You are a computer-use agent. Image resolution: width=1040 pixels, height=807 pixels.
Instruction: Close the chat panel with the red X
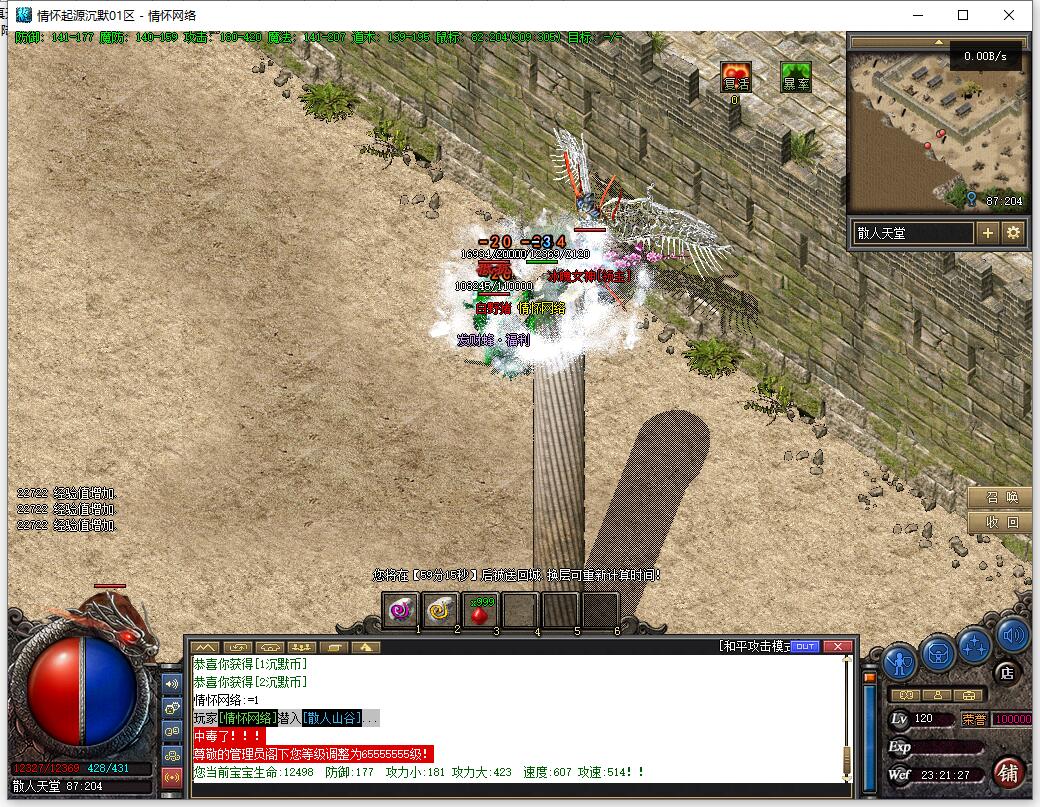coord(838,646)
